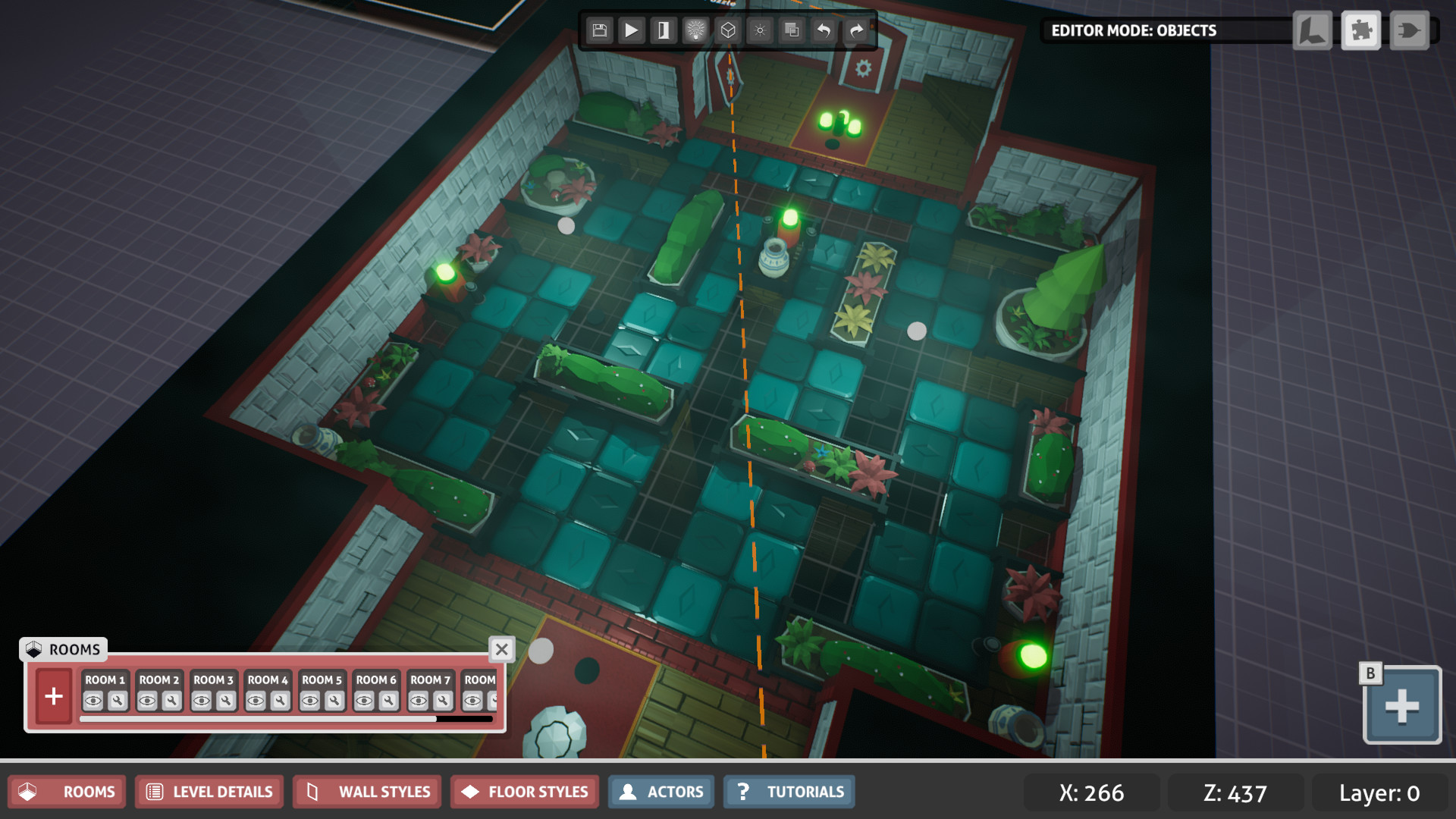Click the door icon in the top toolbar

664,30
